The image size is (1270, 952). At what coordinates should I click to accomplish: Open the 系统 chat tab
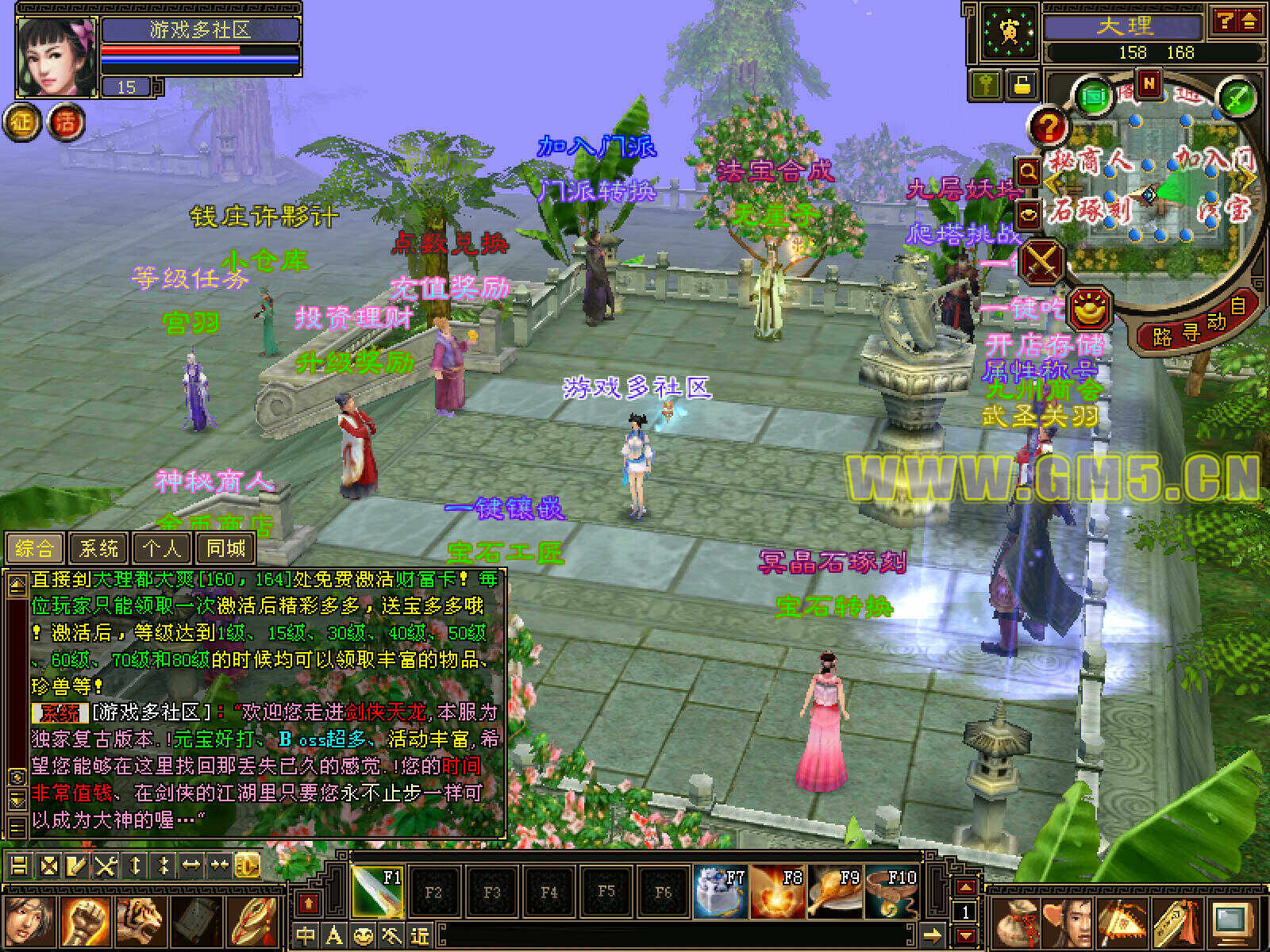[x=99, y=548]
